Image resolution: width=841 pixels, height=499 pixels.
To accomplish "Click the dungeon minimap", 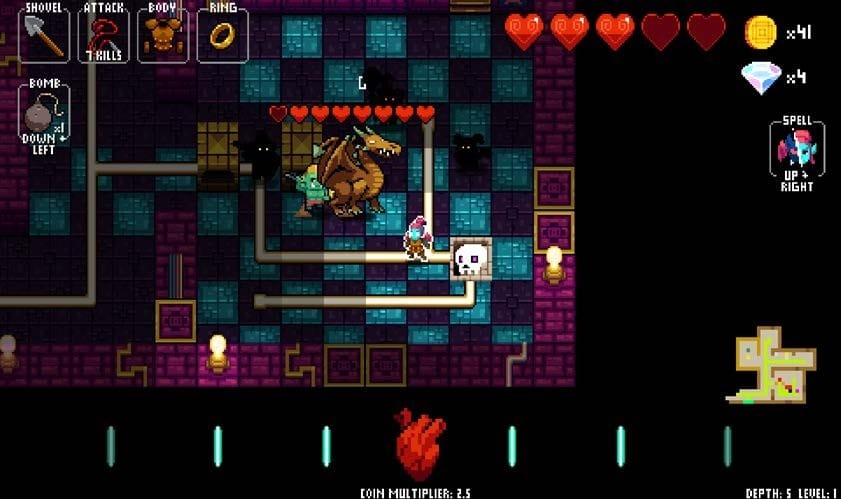I will point(776,364).
